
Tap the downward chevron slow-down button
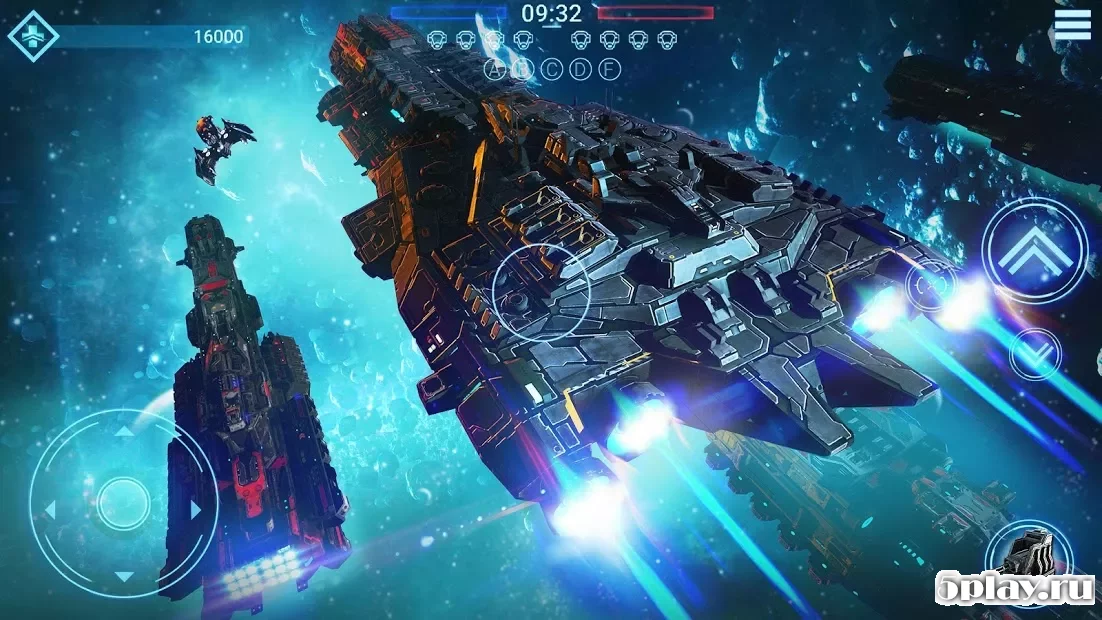click(1035, 352)
